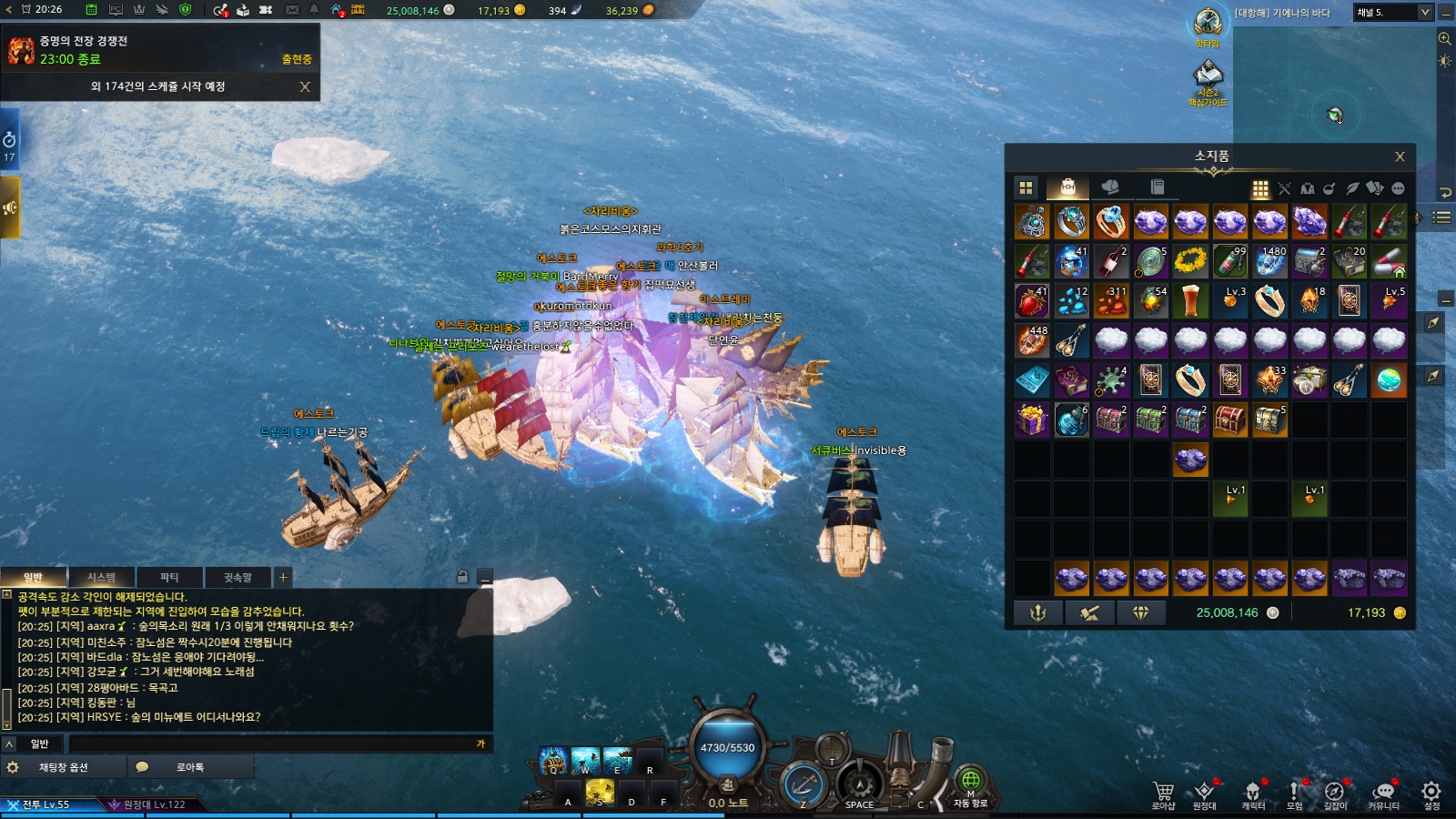Screen dimensions: 1456x819
Task: Open the 채널 5 channel dropdown
Action: click(1393, 12)
